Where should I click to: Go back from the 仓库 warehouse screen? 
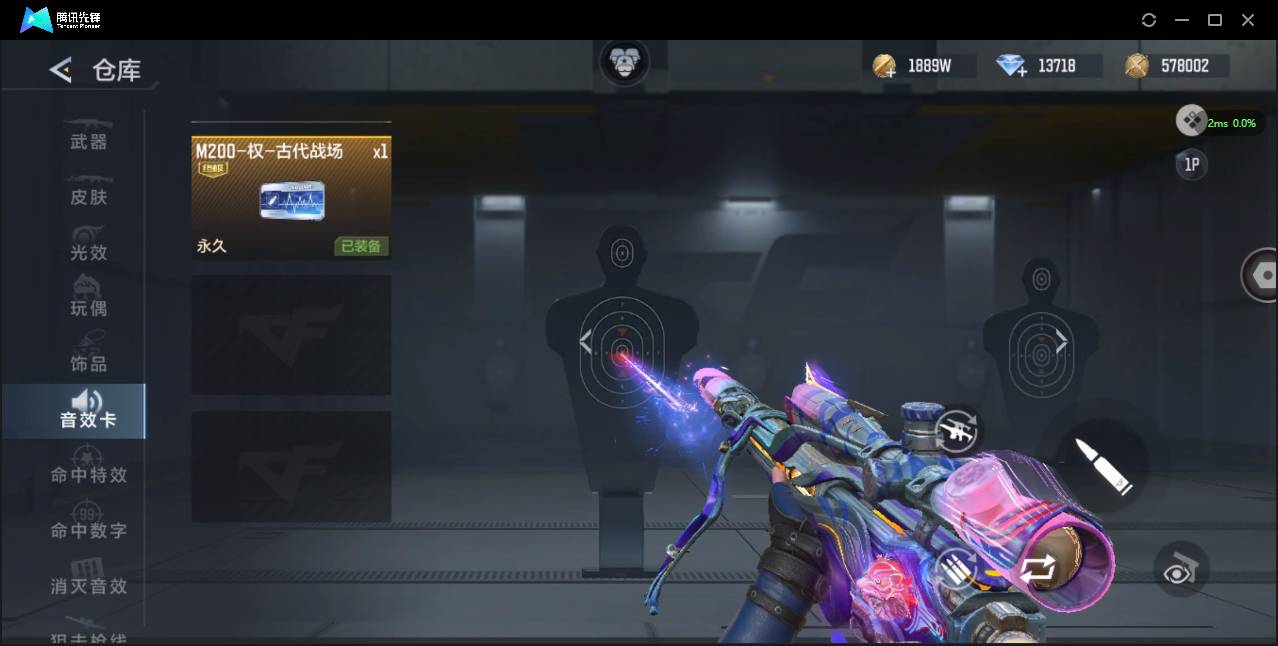(x=61, y=70)
